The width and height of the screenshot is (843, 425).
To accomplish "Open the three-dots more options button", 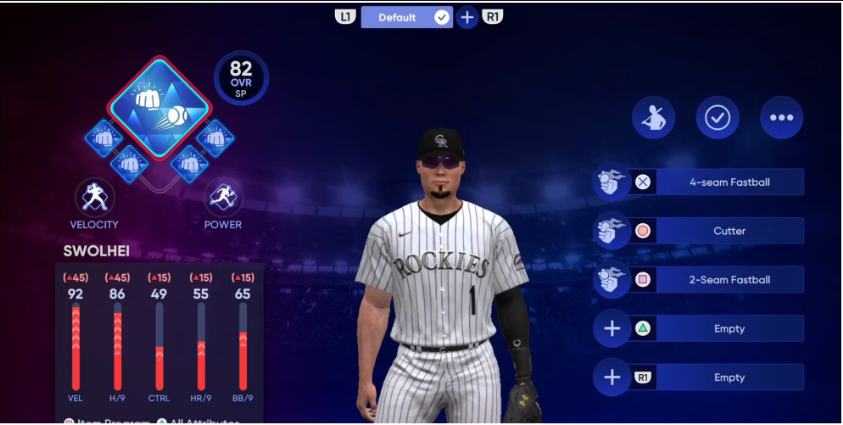I will 781,118.
